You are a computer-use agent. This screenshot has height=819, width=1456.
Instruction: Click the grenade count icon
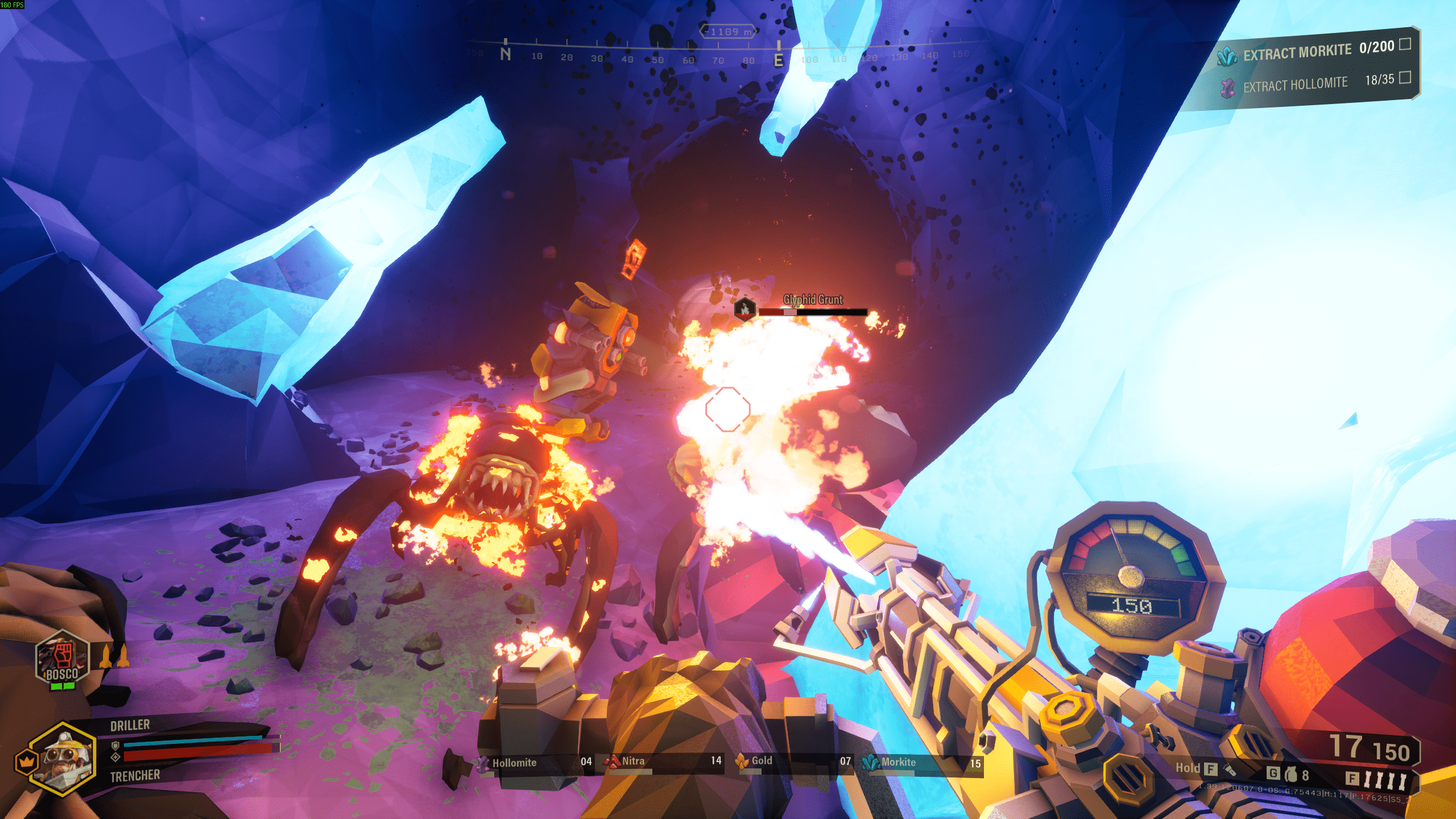pos(1292,775)
